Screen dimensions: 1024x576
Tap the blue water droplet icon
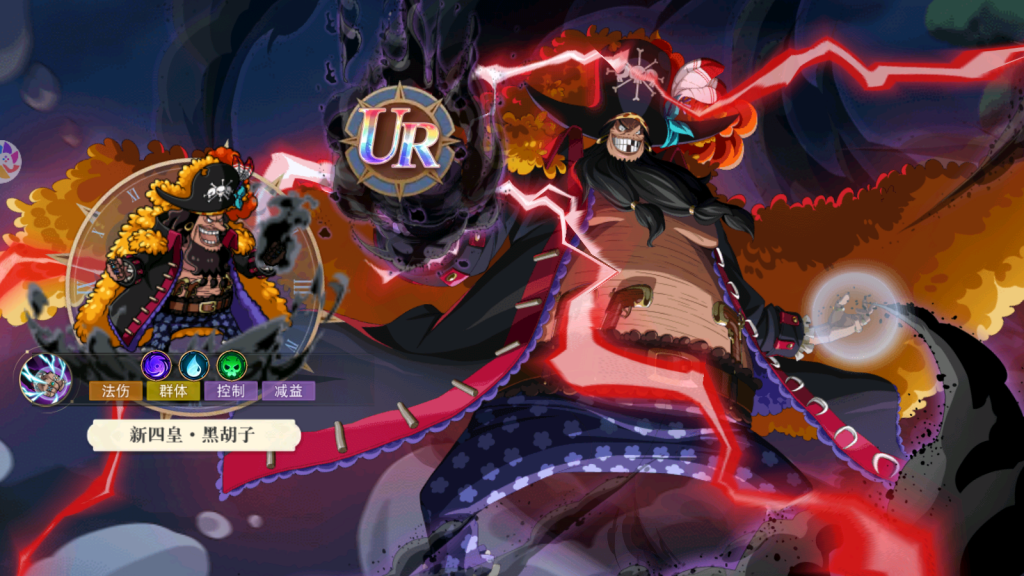[x=193, y=365]
